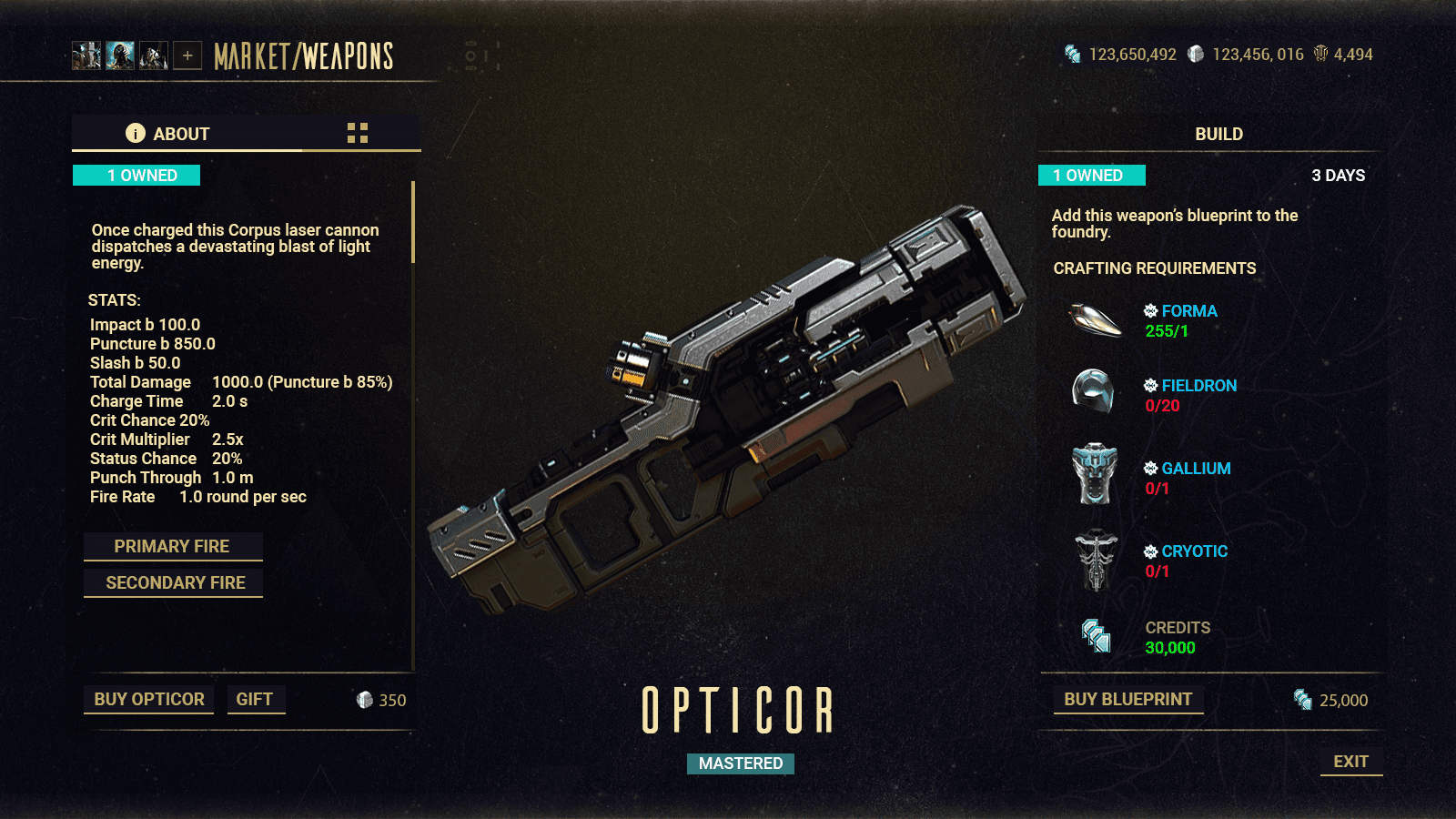Gift the Opticor to a friend
Image resolution: width=1456 pixels, height=819 pixels.
[255, 699]
